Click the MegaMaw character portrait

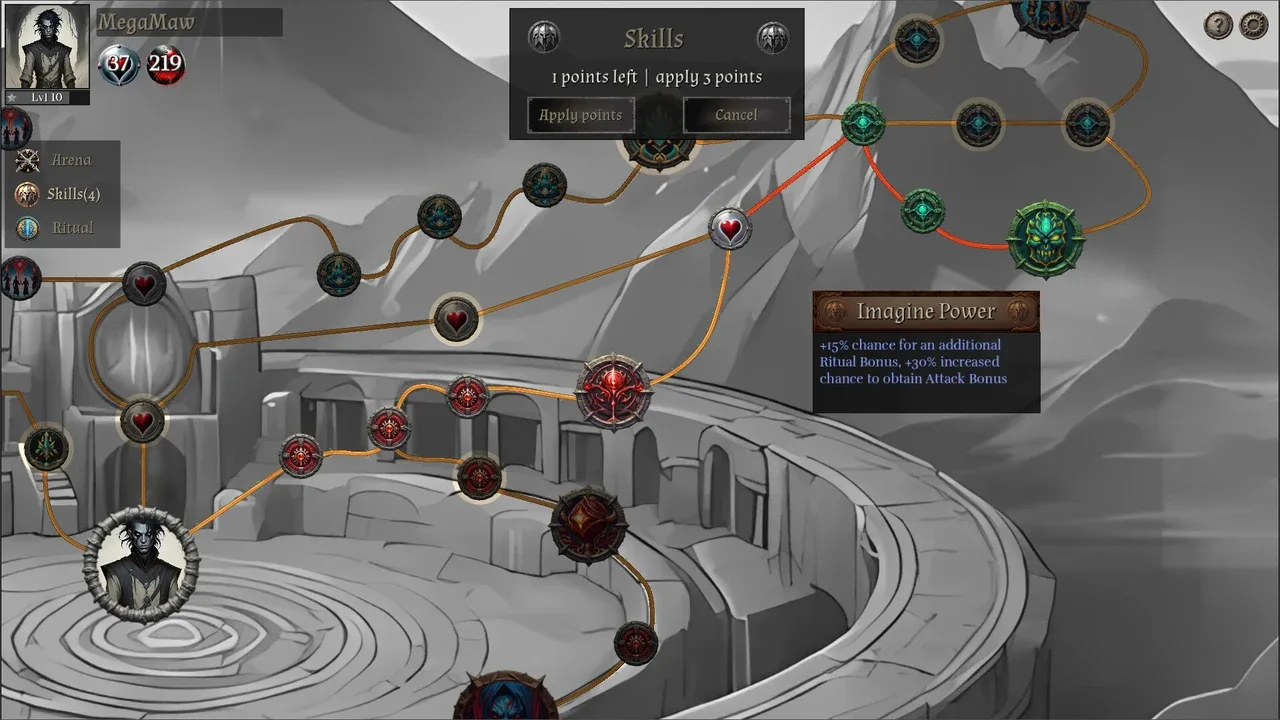point(47,47)
